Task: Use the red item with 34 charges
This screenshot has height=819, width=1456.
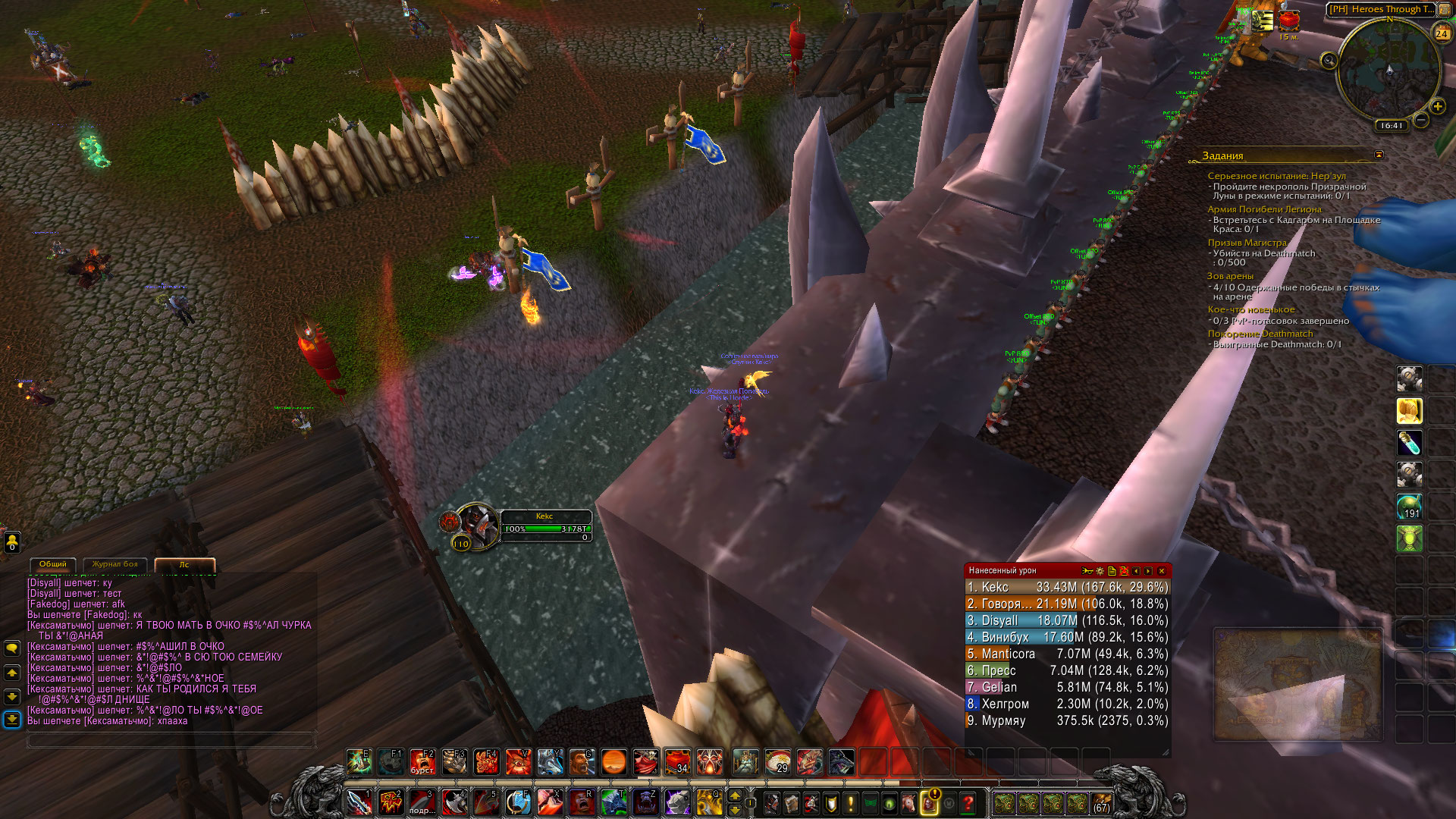Action: point(677,761)
